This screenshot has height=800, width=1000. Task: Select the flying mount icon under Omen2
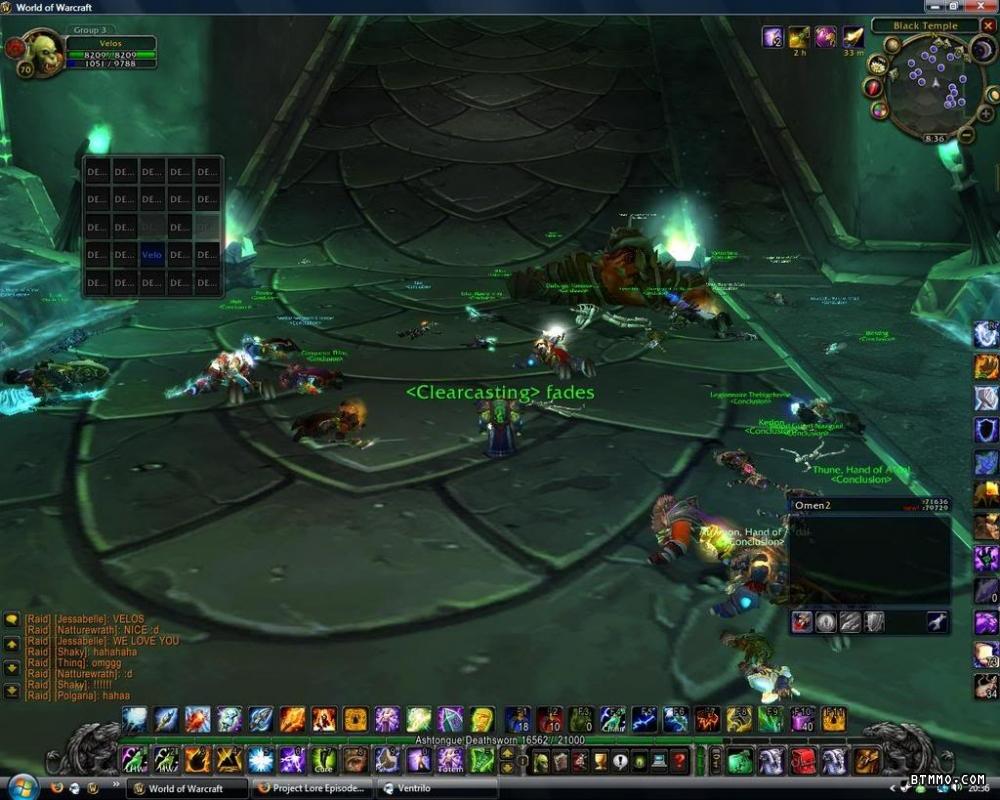(937, 622)
